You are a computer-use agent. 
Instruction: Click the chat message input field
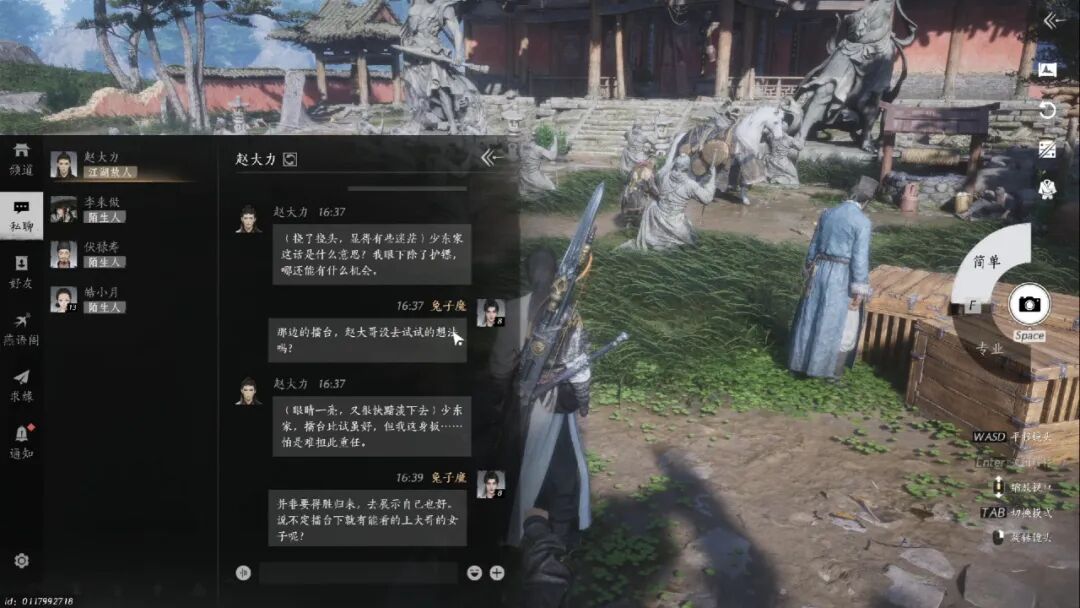coord(357,573)
